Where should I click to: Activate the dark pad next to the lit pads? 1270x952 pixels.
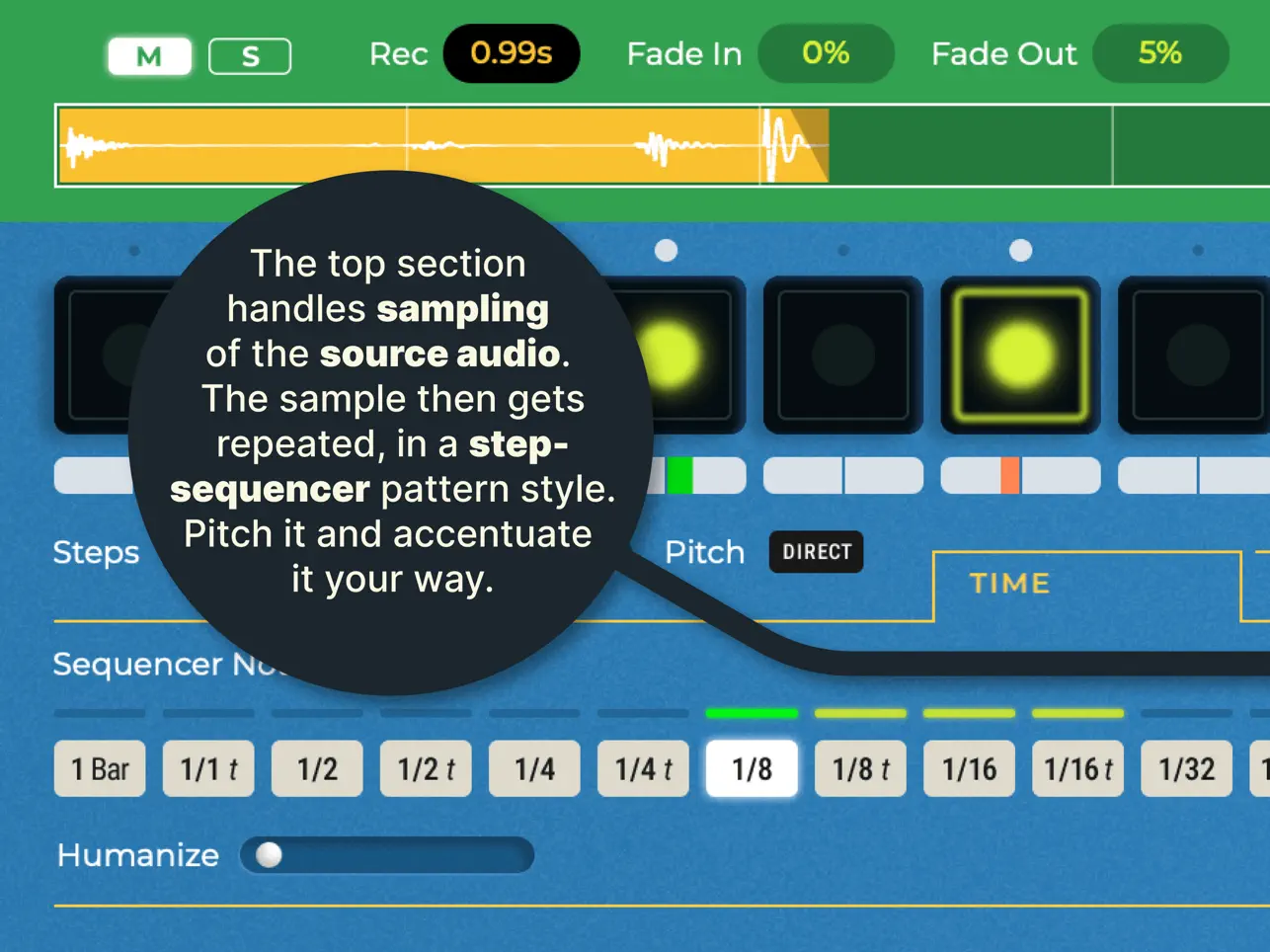844,356
